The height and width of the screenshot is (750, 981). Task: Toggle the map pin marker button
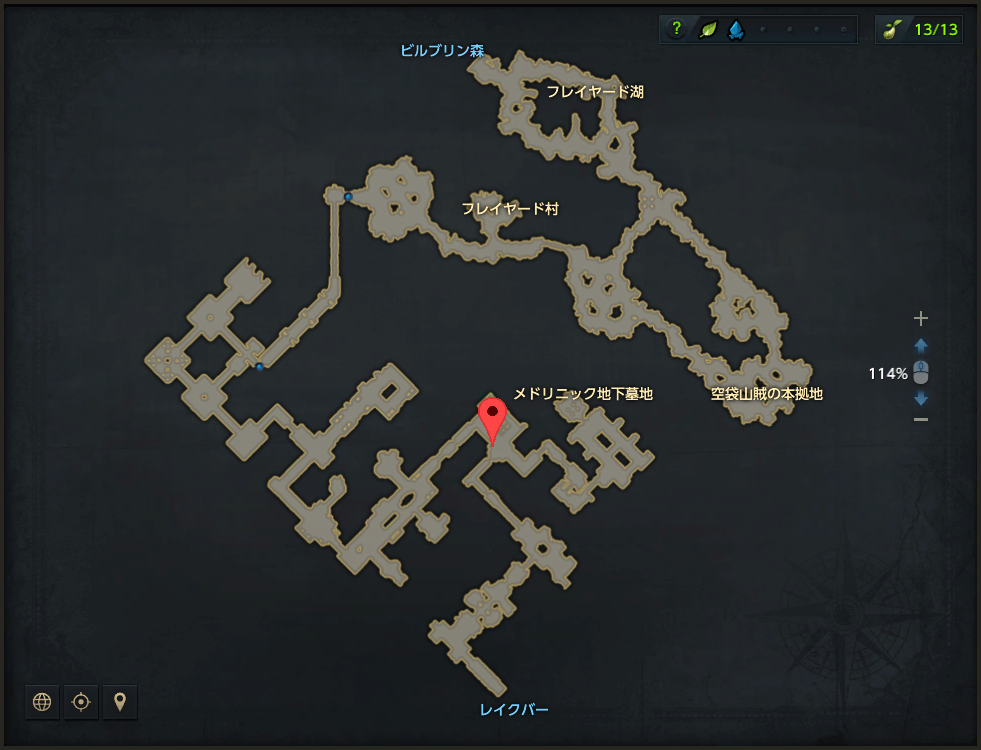tap(120, 702)
